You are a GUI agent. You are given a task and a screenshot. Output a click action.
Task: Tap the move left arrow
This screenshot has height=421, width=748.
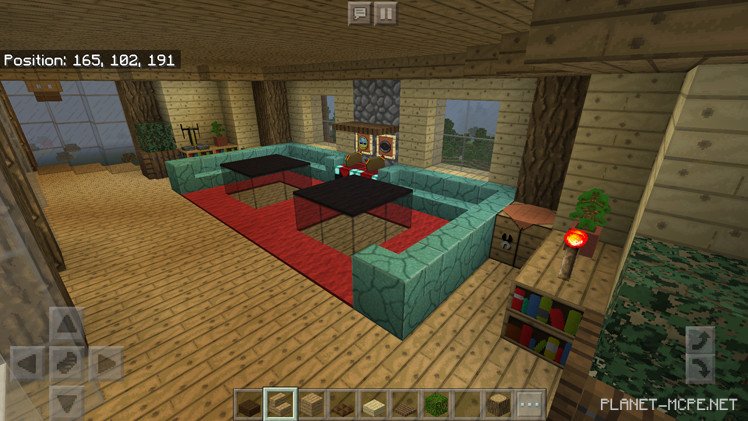coord(28,364)
